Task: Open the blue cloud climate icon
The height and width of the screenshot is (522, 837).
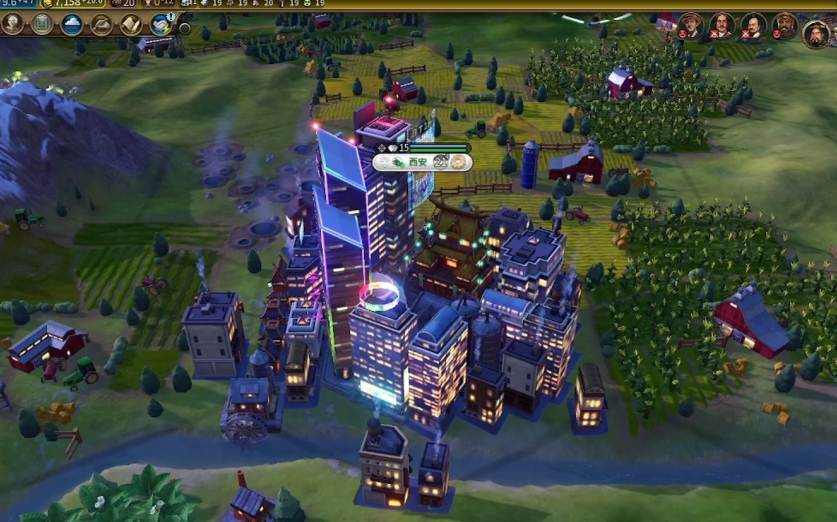Action: point(72,24)
